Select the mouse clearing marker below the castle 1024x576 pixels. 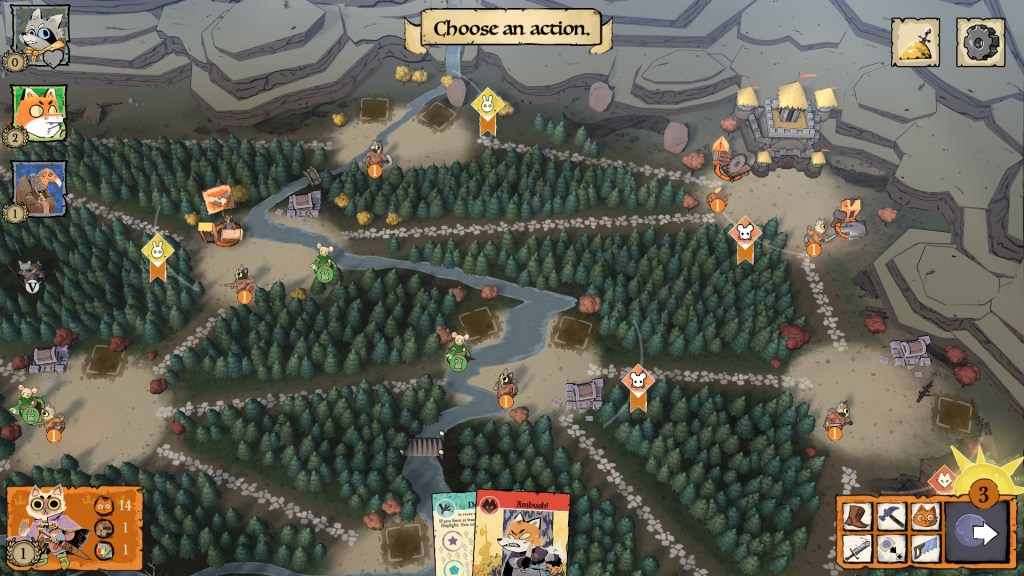tap(744, 240)
